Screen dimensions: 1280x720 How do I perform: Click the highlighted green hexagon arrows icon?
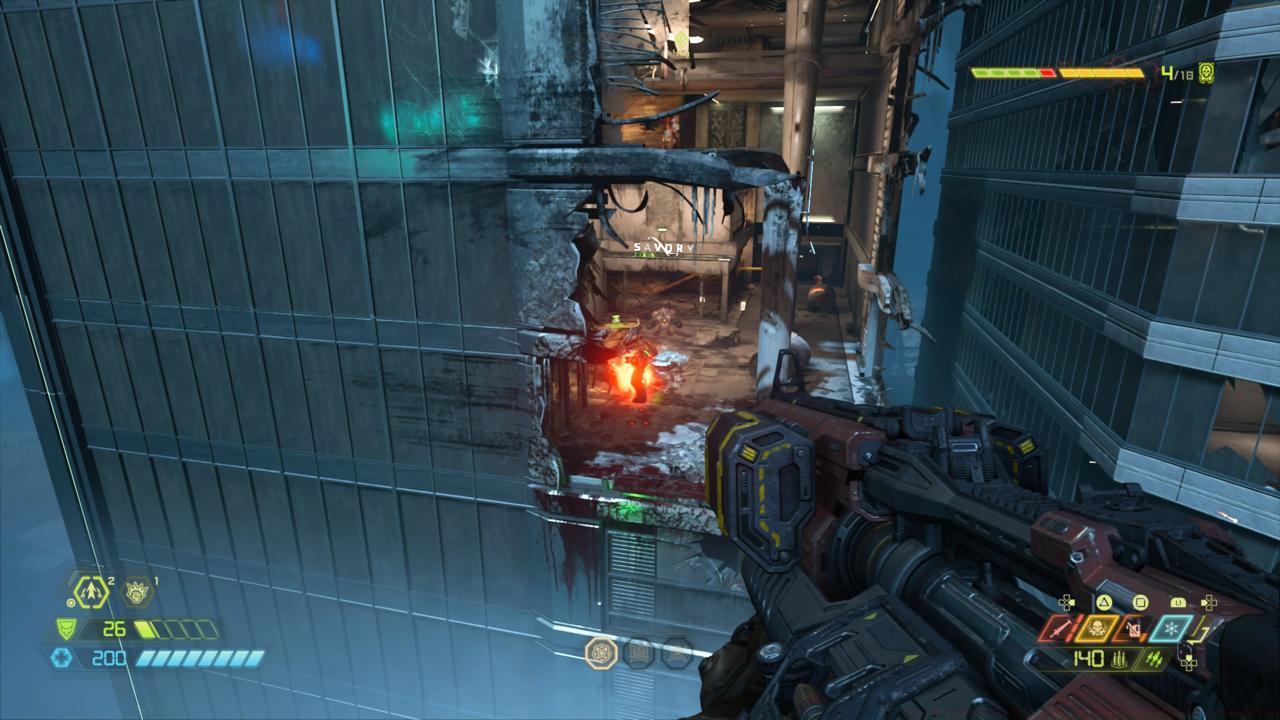tap(90, 591)
